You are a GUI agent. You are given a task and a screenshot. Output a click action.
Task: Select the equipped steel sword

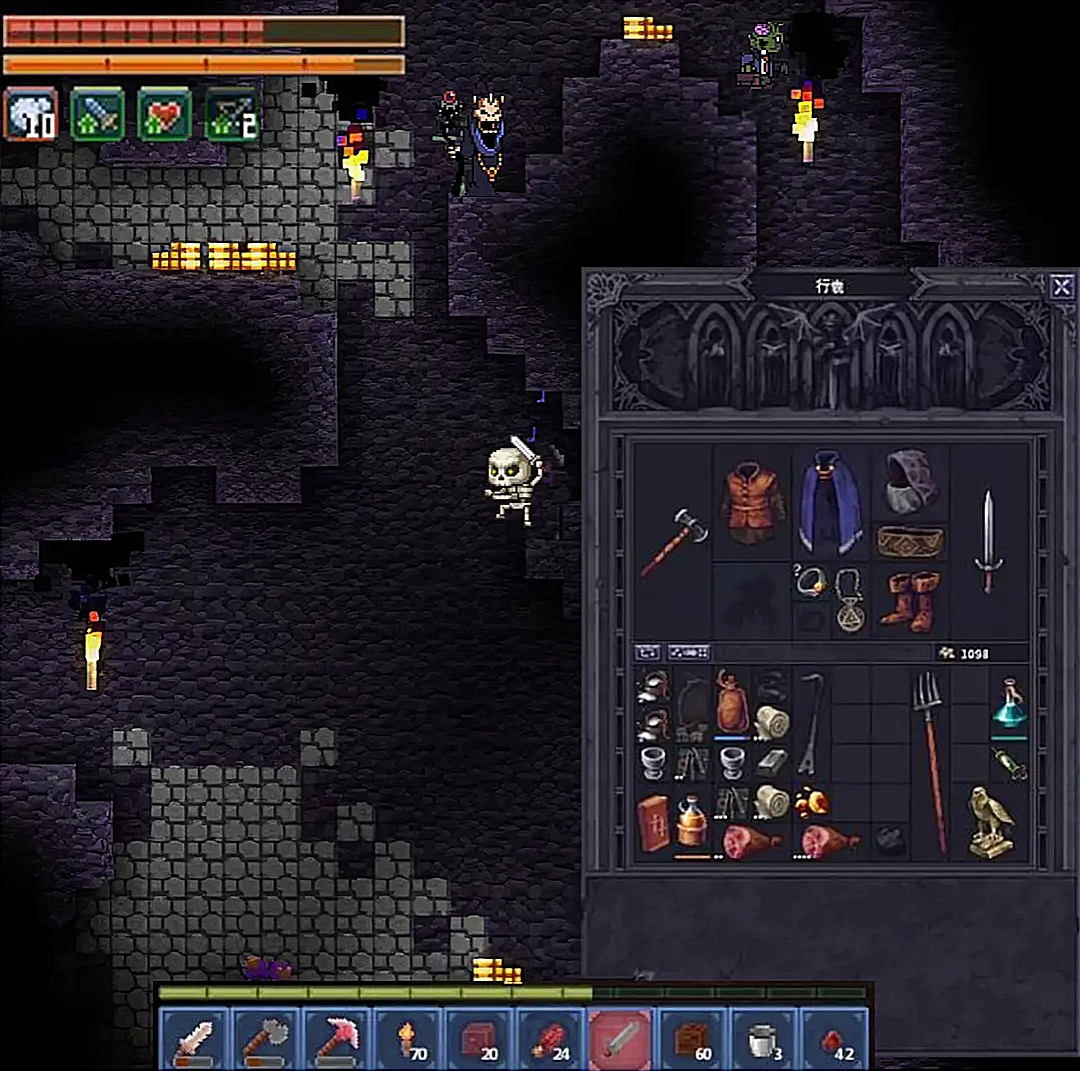coord(988,542)
